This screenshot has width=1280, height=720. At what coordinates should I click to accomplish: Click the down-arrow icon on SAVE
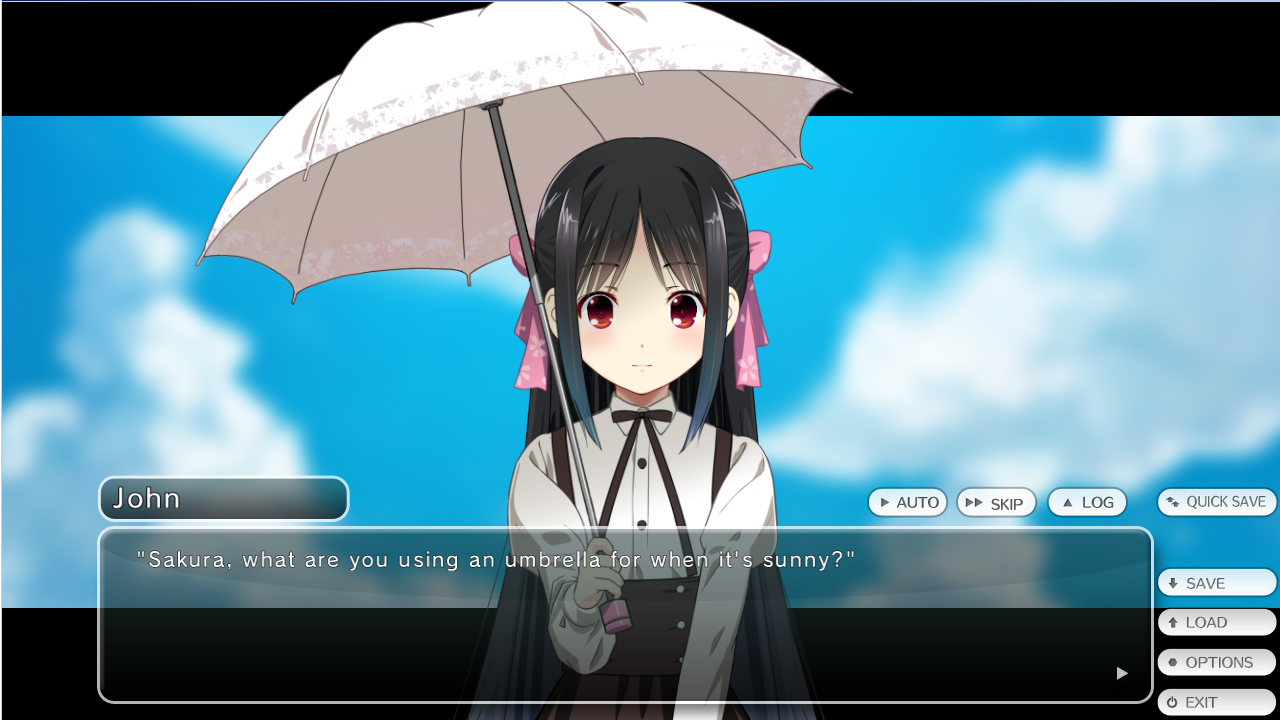pyautogui.click(x=1174, y=582)
